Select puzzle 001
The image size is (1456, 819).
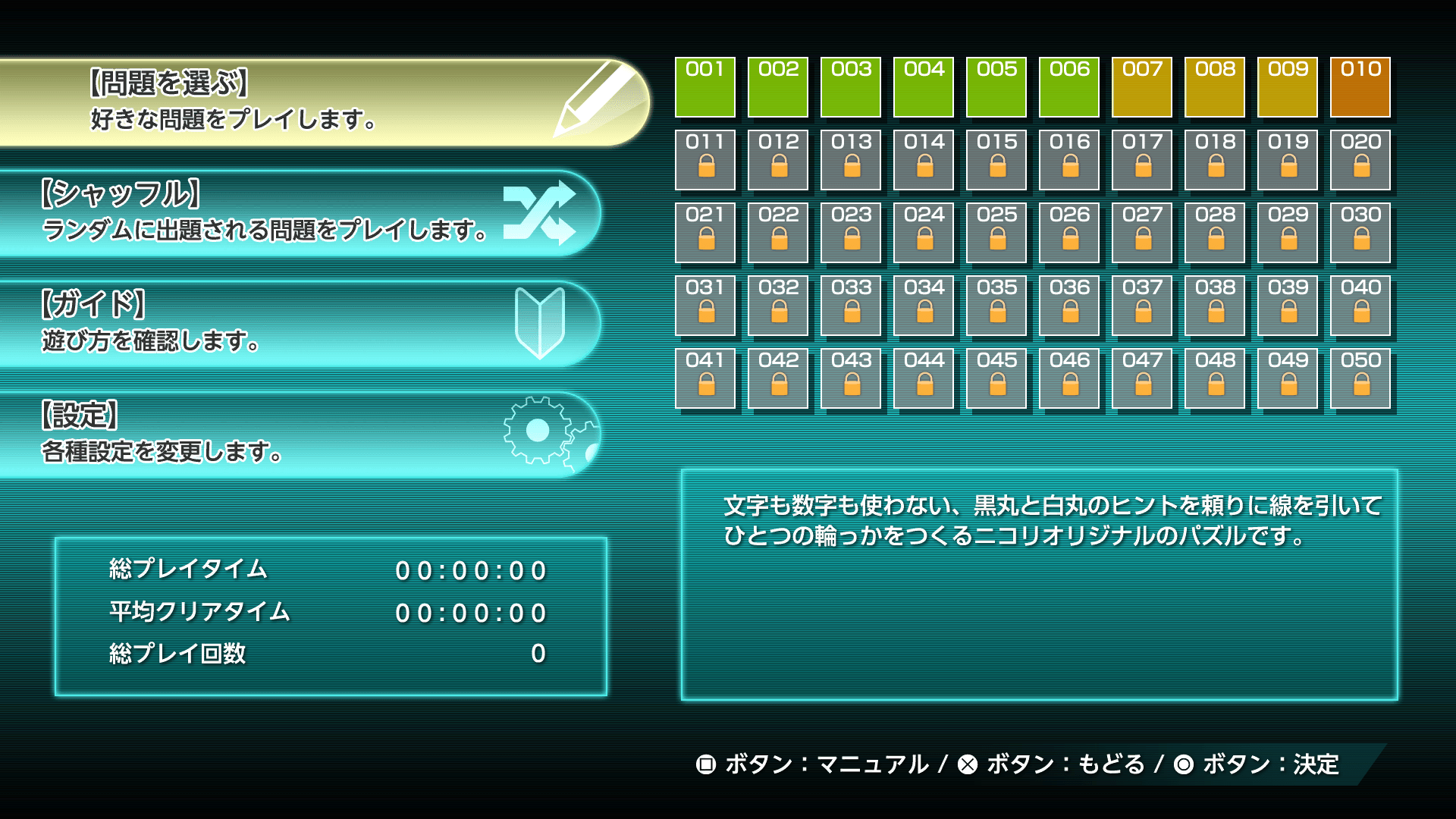(x=704, y=87)
